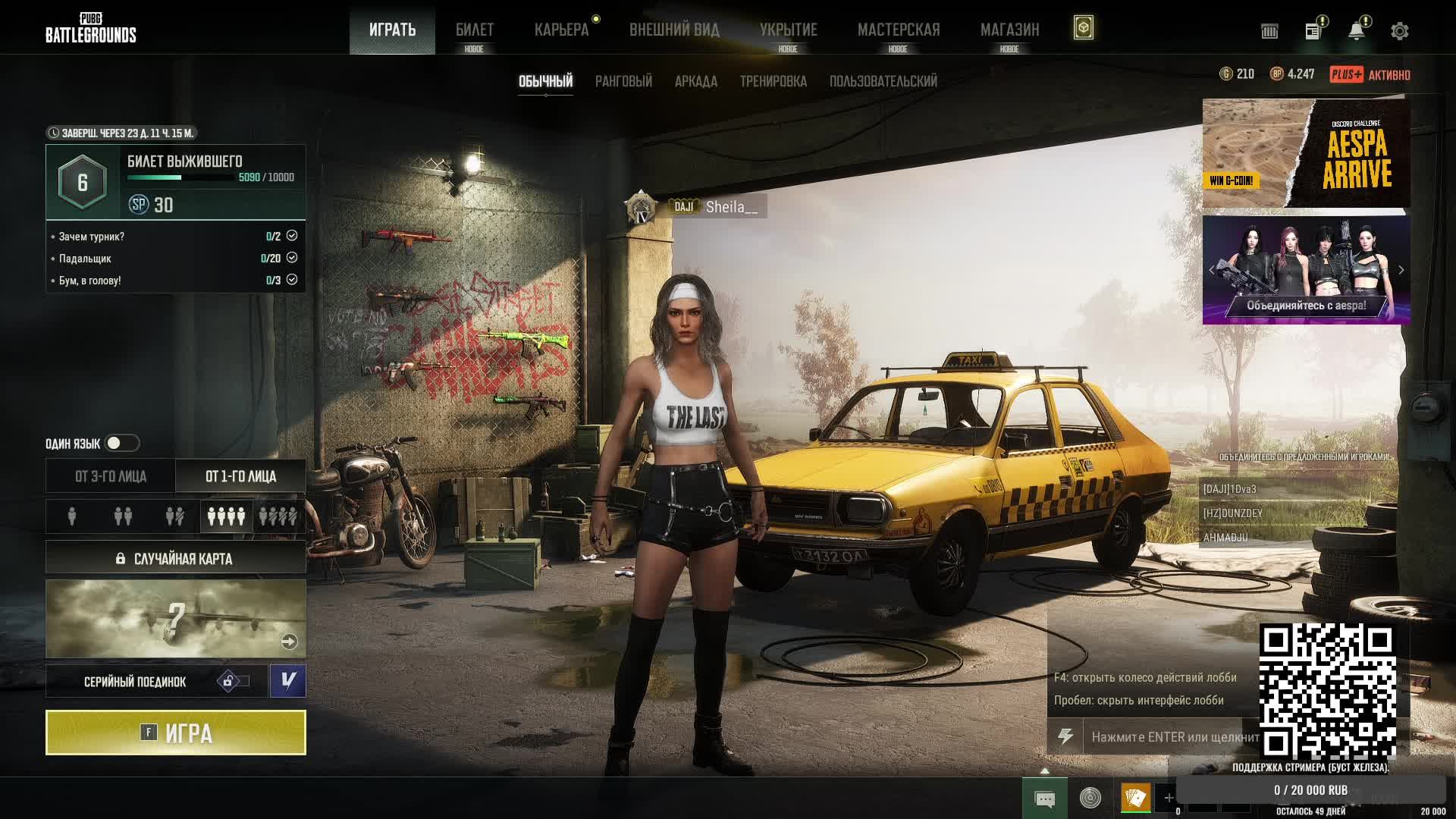
Task: Open the ВНЕШНИЙ ВИД customization tab
Action: coord(674,30)
